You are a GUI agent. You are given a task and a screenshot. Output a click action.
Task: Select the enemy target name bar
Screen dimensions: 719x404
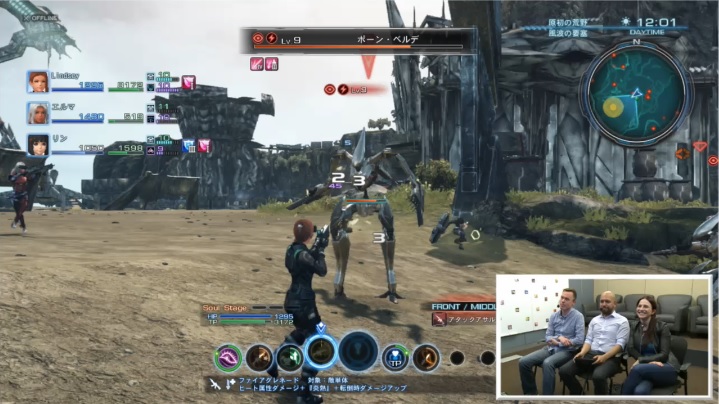pos(362,41)
